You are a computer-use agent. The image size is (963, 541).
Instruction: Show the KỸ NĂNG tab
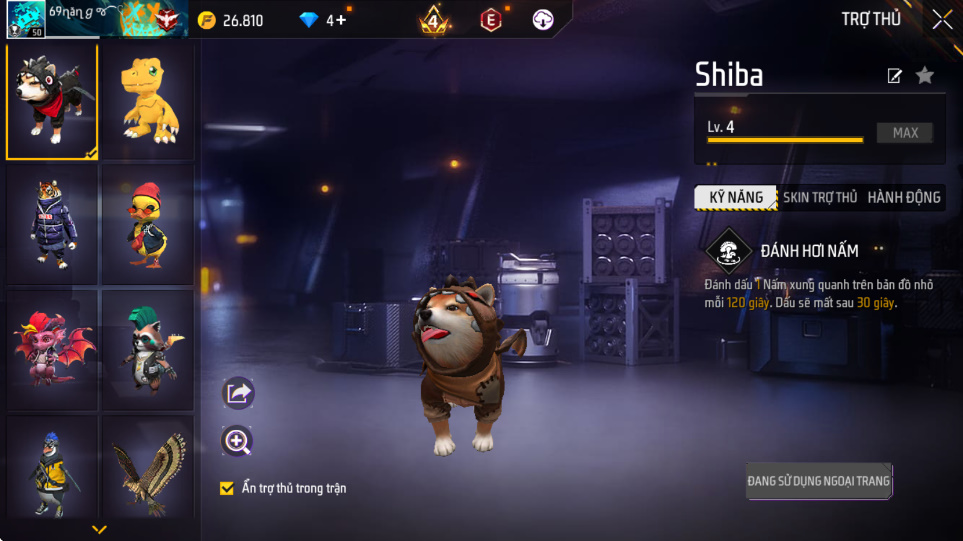736,197
